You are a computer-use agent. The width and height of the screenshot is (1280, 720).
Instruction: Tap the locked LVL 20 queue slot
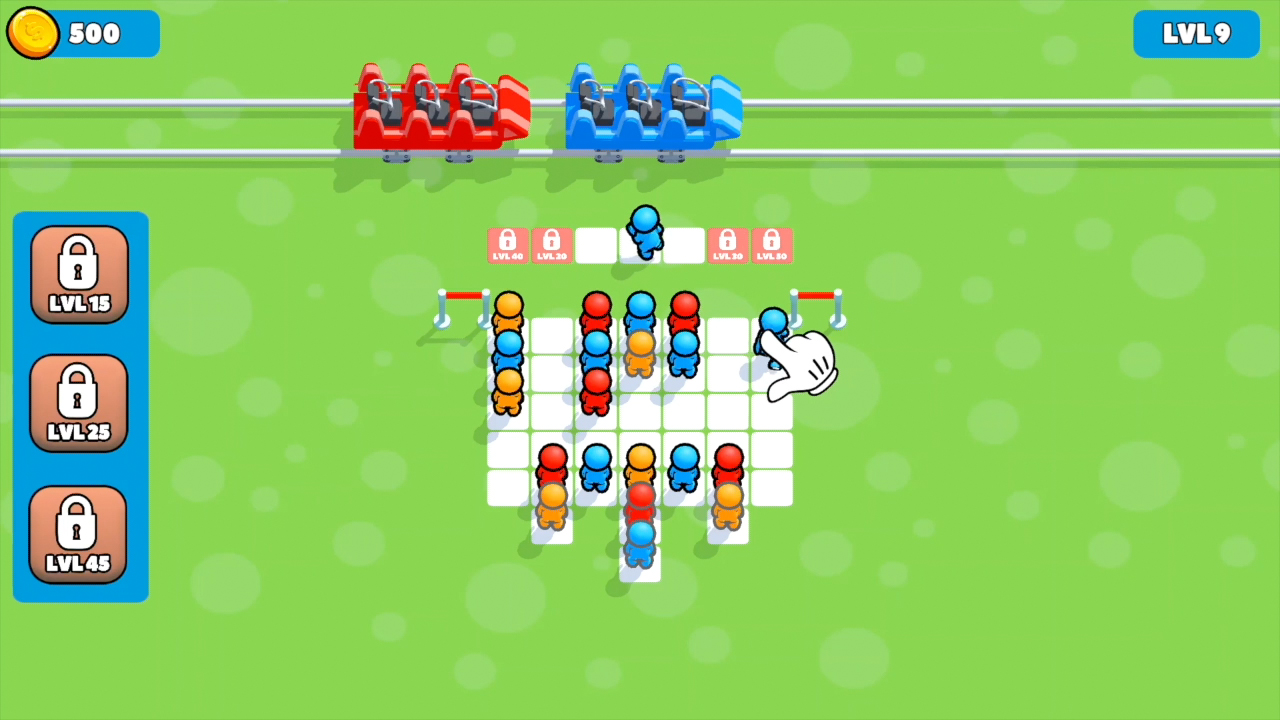pyautogui.click(x=551, y=244)
